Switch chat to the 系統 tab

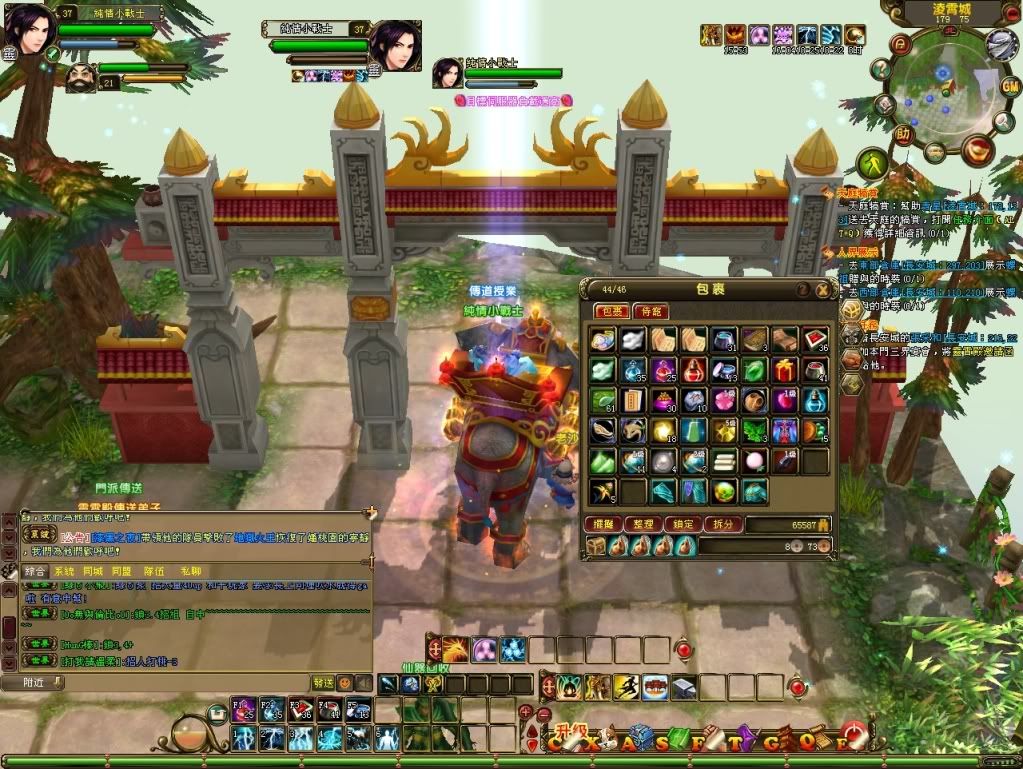pos(64,571)
